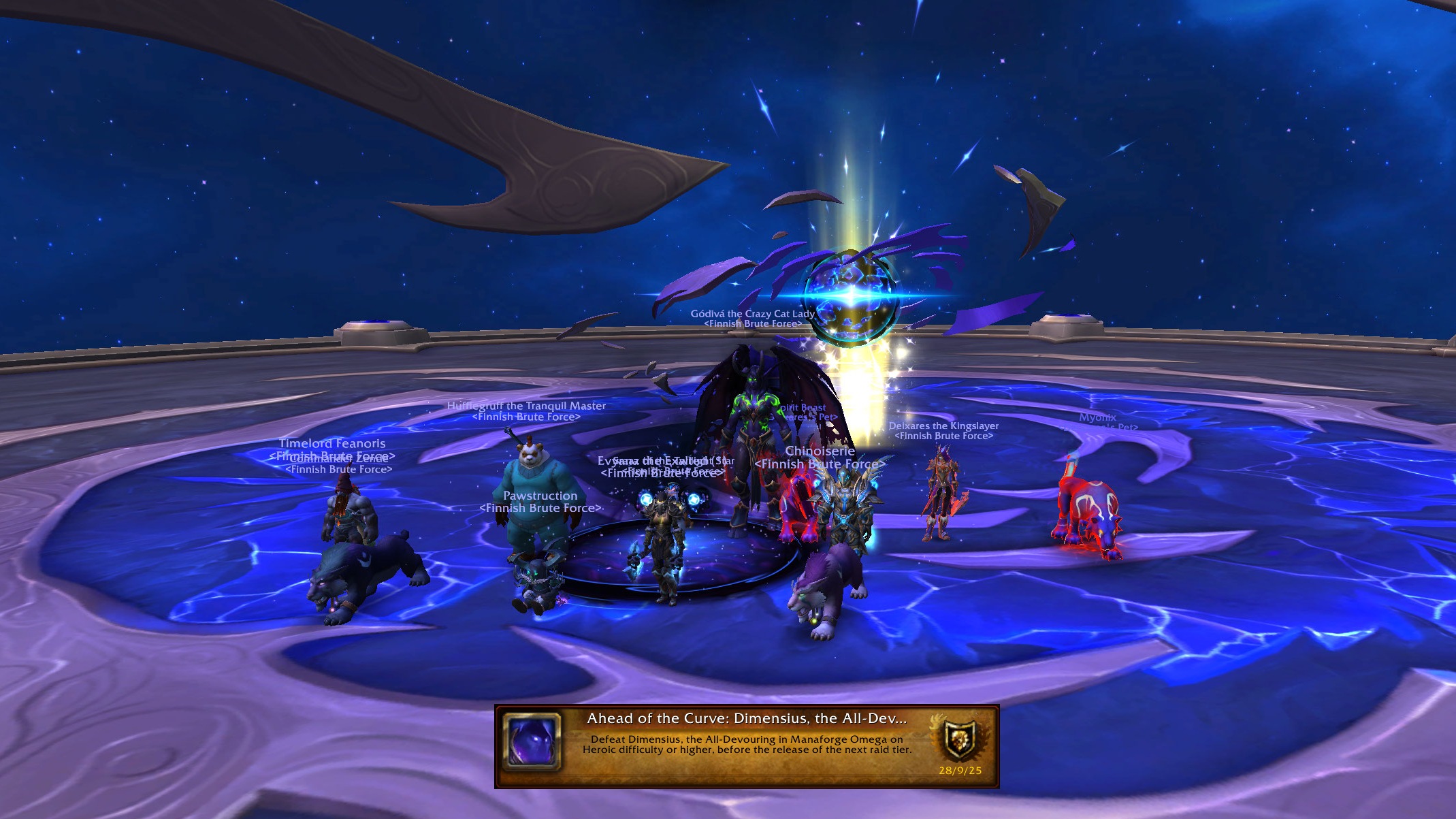Image resolution: width=1456 pixels, height=819 pixels.
Task: Click the Dimensius portrait icon on the achievement
Action: coord(532,742)
